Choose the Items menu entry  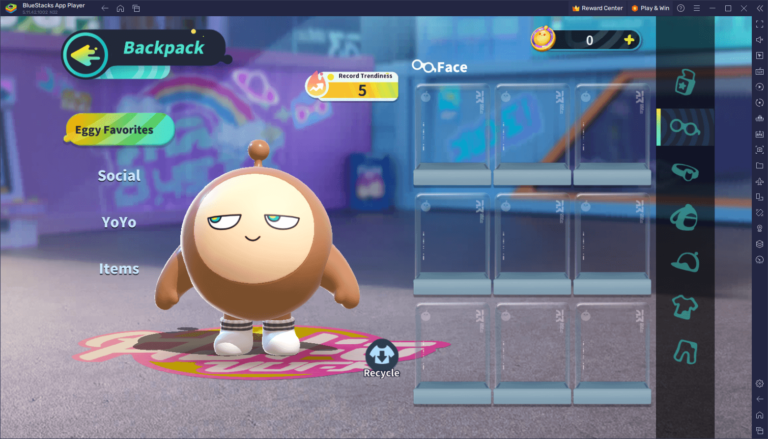coord(118,269)
